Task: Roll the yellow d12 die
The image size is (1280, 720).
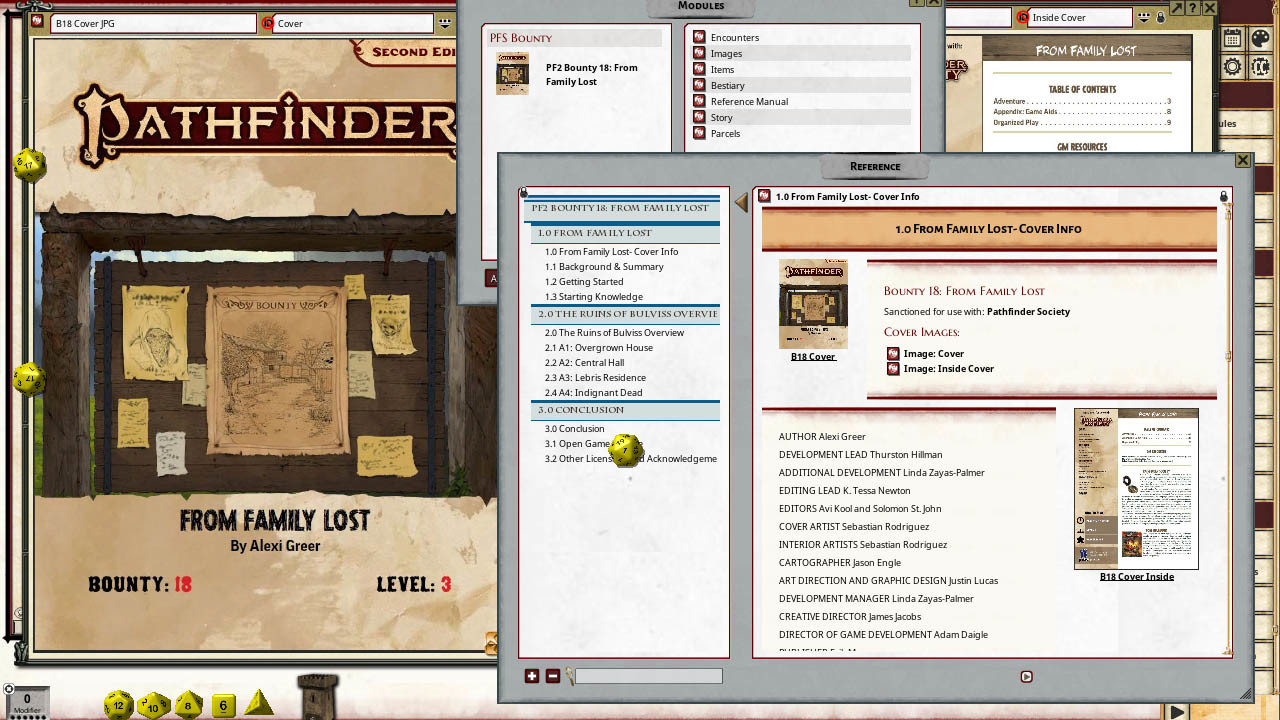Action: coord(118,704)
